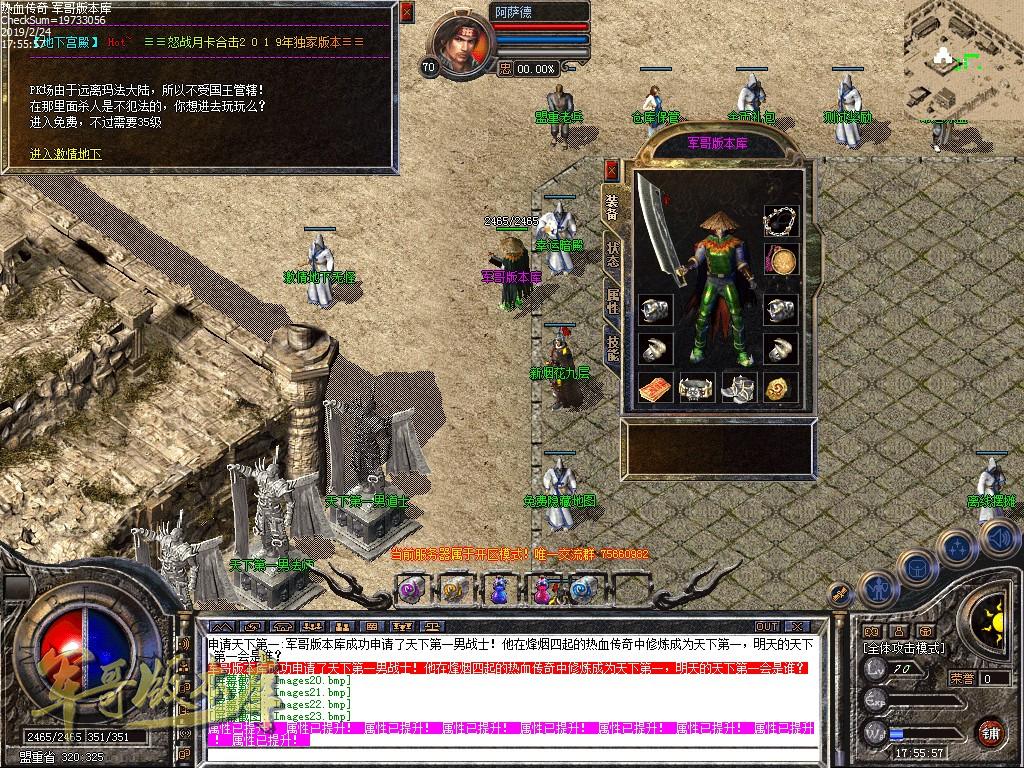Show the 技能 skills tab
This screenshot has height=768, width=1024.
click(612, 346)
